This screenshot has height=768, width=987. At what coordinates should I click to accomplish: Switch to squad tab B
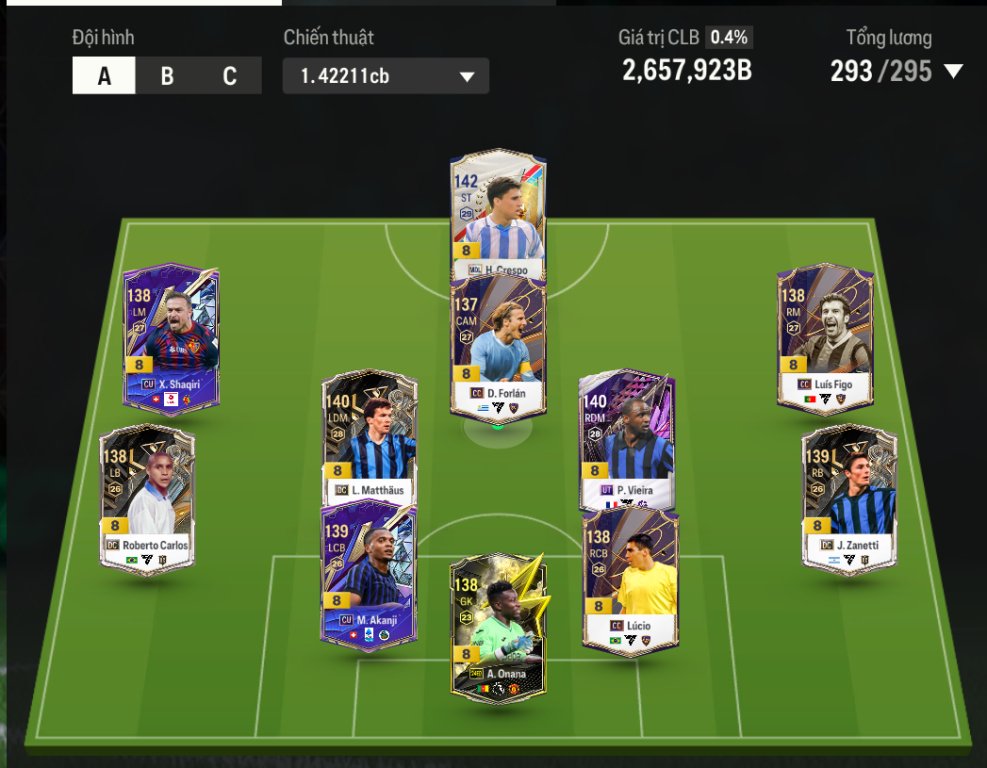[167, 76]
